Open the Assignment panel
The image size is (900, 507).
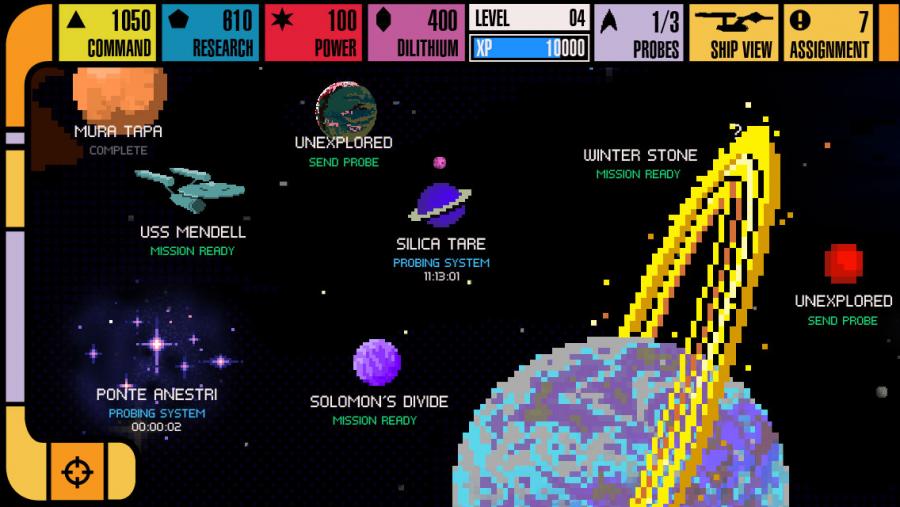pyautogui.click(x=828, y=32)
